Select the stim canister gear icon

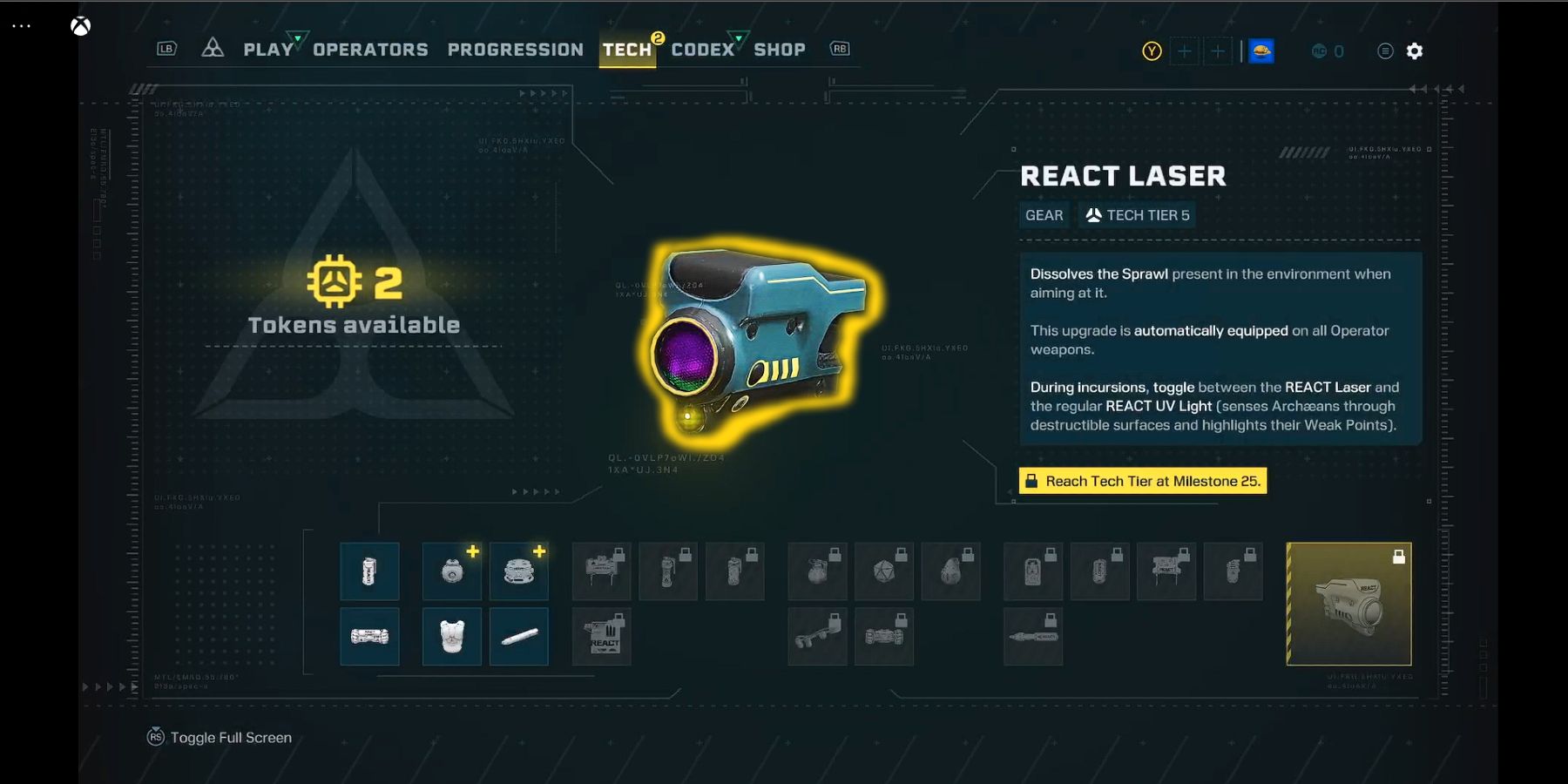pyautogui.click(x=369, y=571)
